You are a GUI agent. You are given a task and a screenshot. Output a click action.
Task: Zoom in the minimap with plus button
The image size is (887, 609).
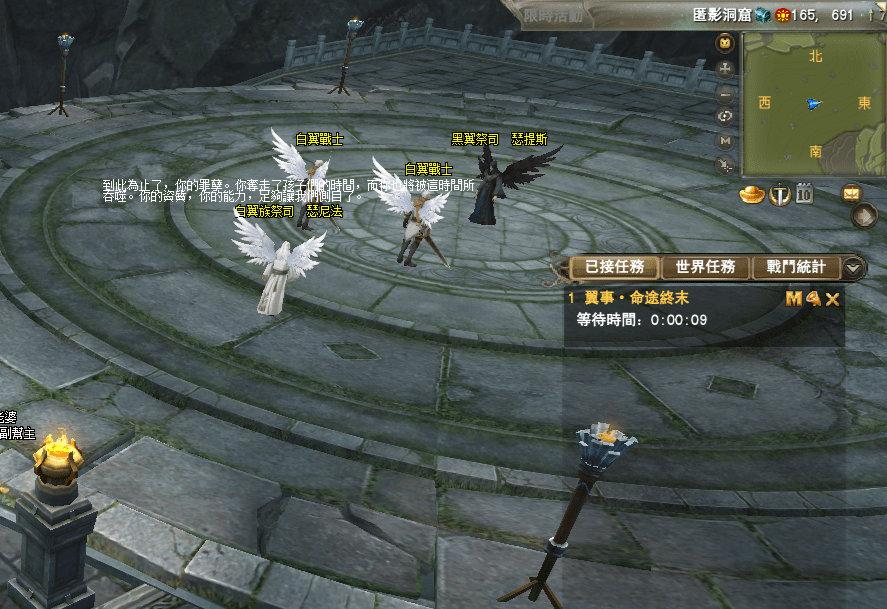[726, 69]
